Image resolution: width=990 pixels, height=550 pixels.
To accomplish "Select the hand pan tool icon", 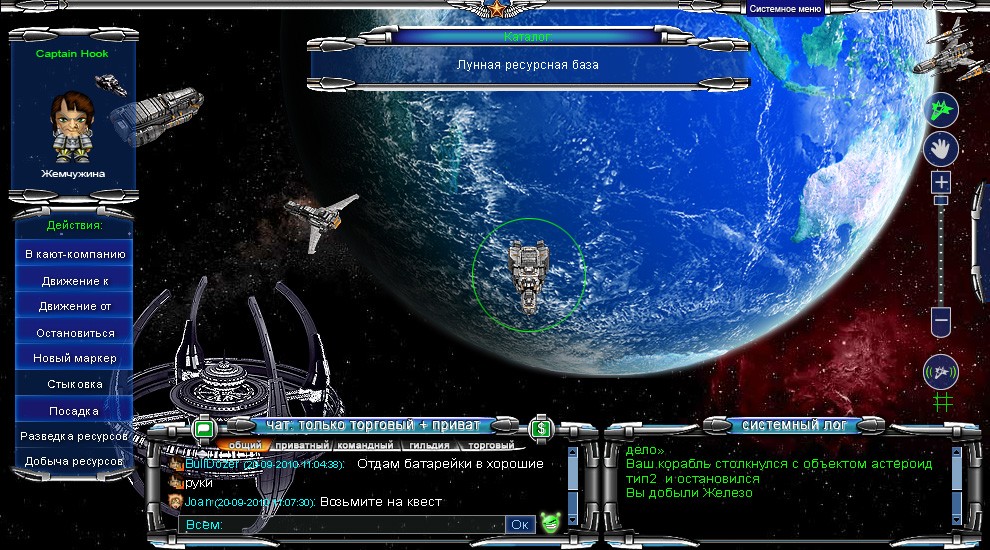I will click(x=940, y=150).
